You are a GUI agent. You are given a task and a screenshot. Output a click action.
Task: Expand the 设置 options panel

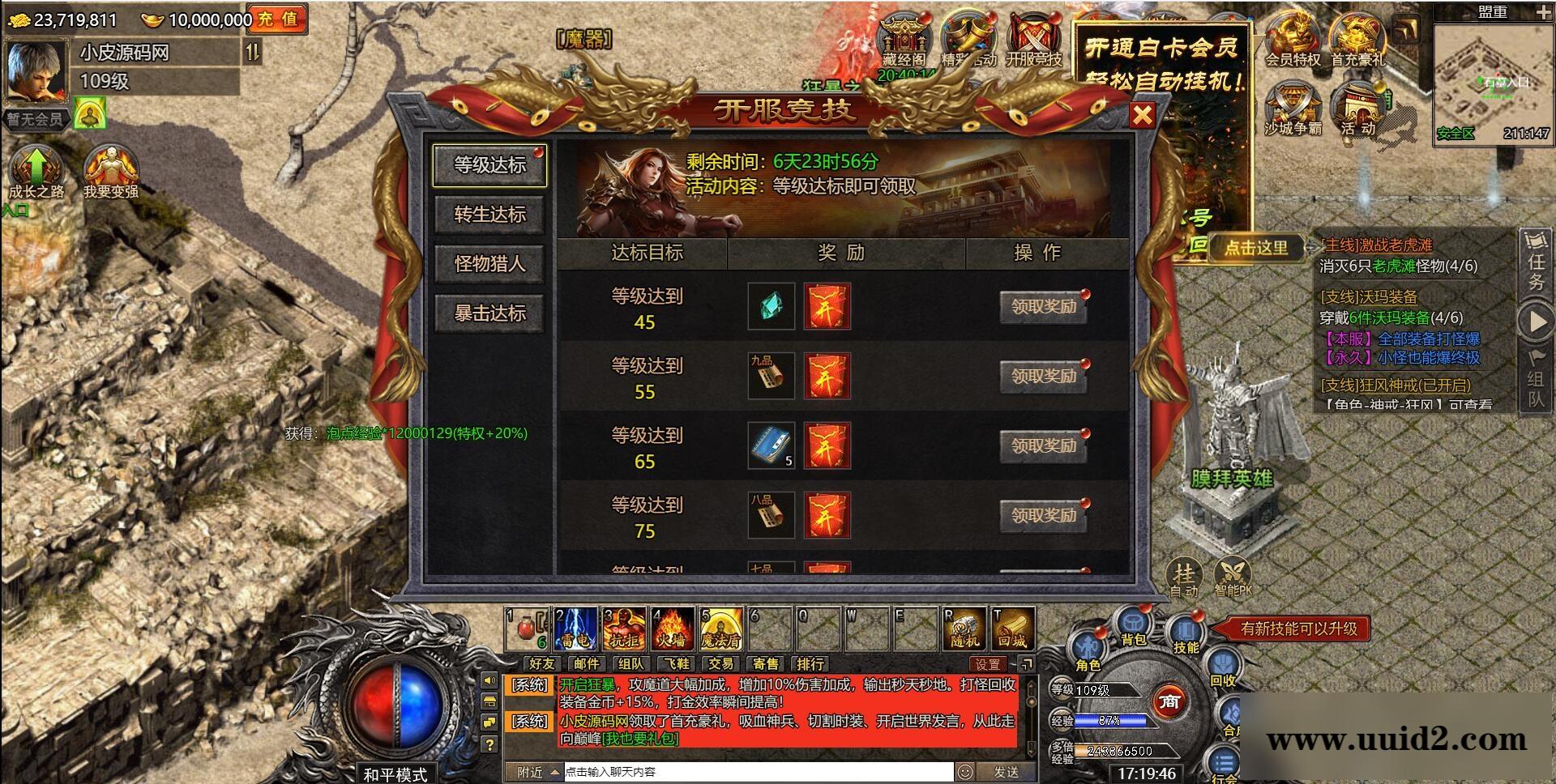tap(990, 663)
